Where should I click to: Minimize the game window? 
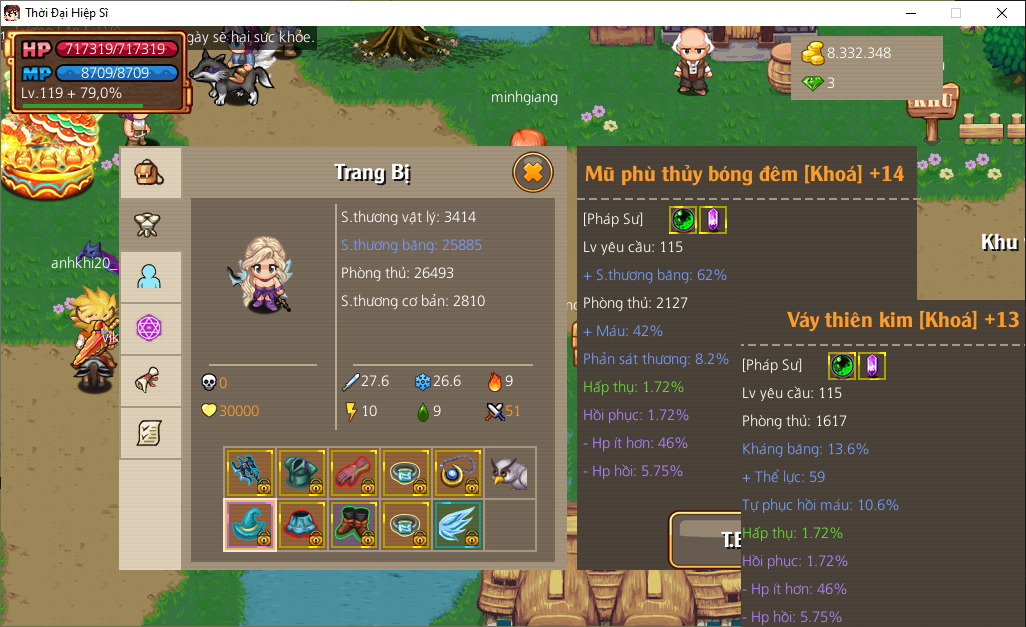(910, 13)
